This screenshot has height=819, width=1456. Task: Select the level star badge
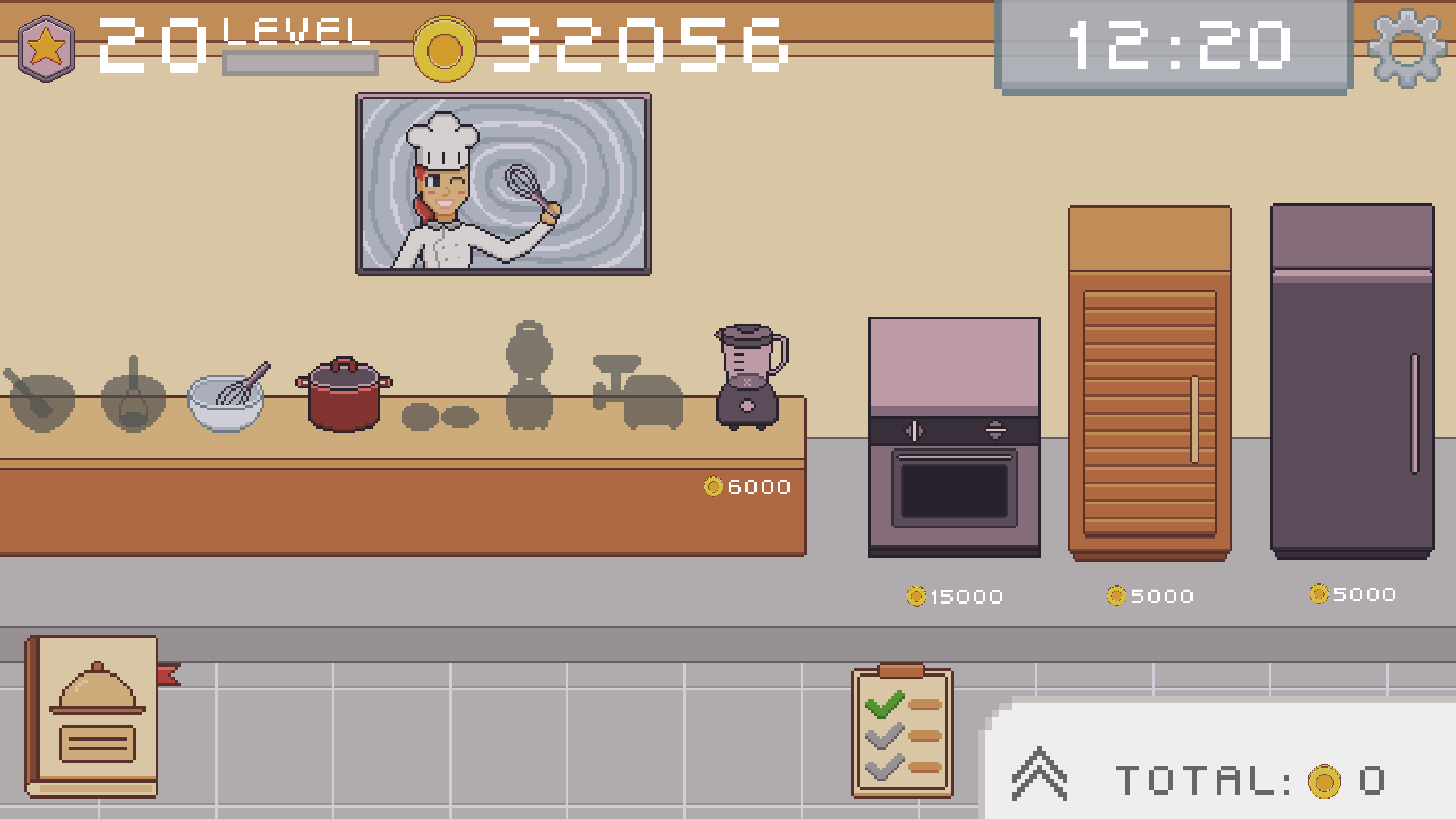point(46,45)
